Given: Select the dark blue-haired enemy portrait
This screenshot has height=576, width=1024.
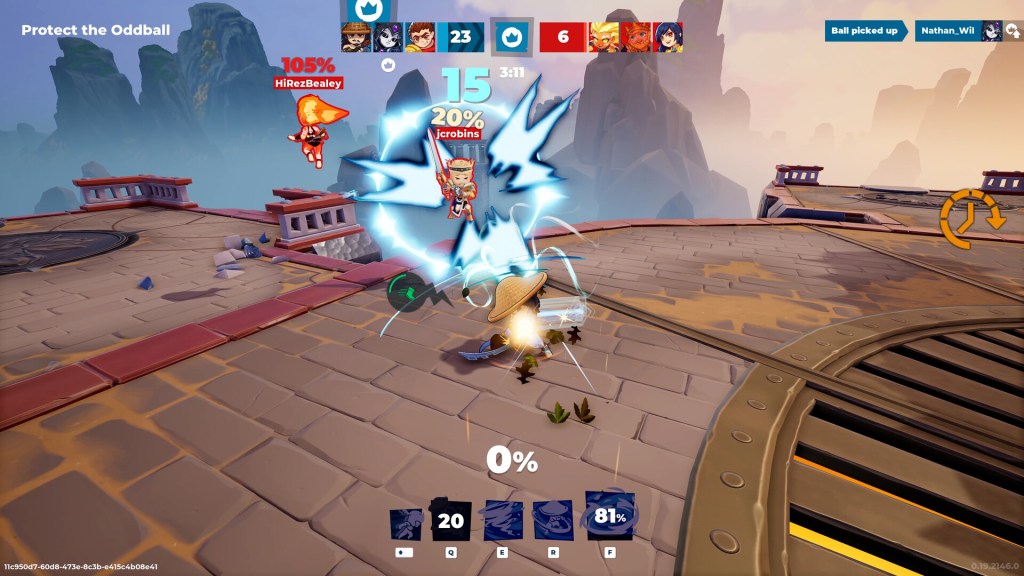Looking at the screenshot, I should [668, 37].
